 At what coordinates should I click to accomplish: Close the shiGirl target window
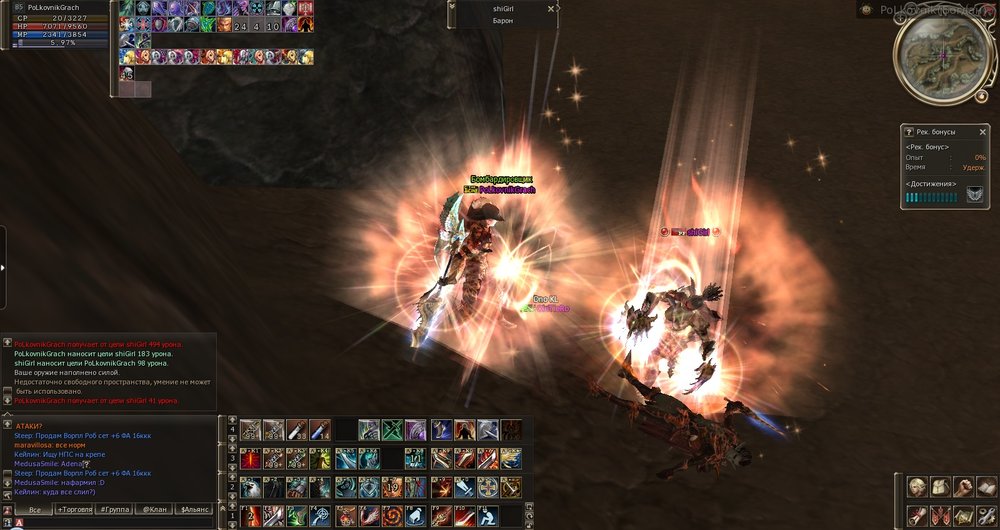[551, 8]
